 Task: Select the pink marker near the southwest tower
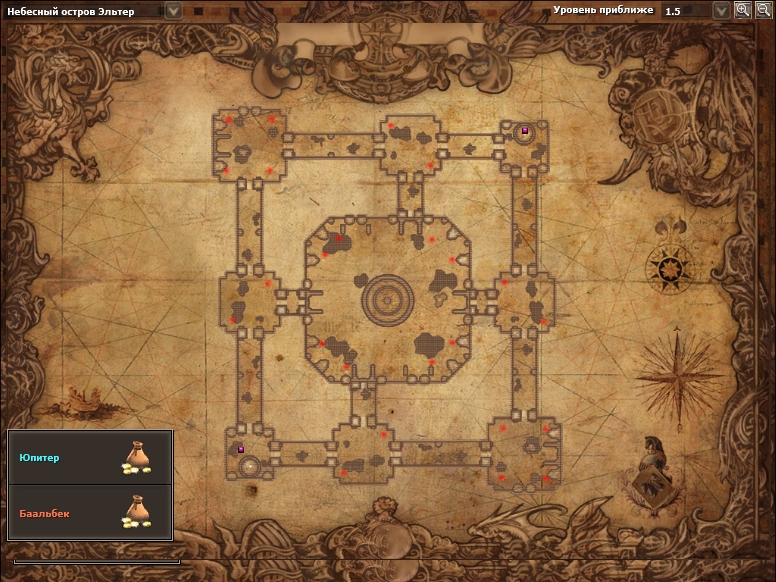coord(241,449)
